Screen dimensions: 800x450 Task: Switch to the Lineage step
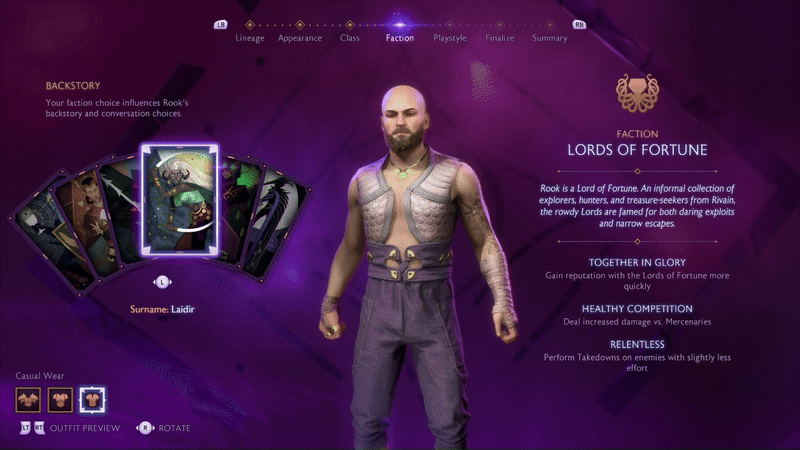(250, 38)
